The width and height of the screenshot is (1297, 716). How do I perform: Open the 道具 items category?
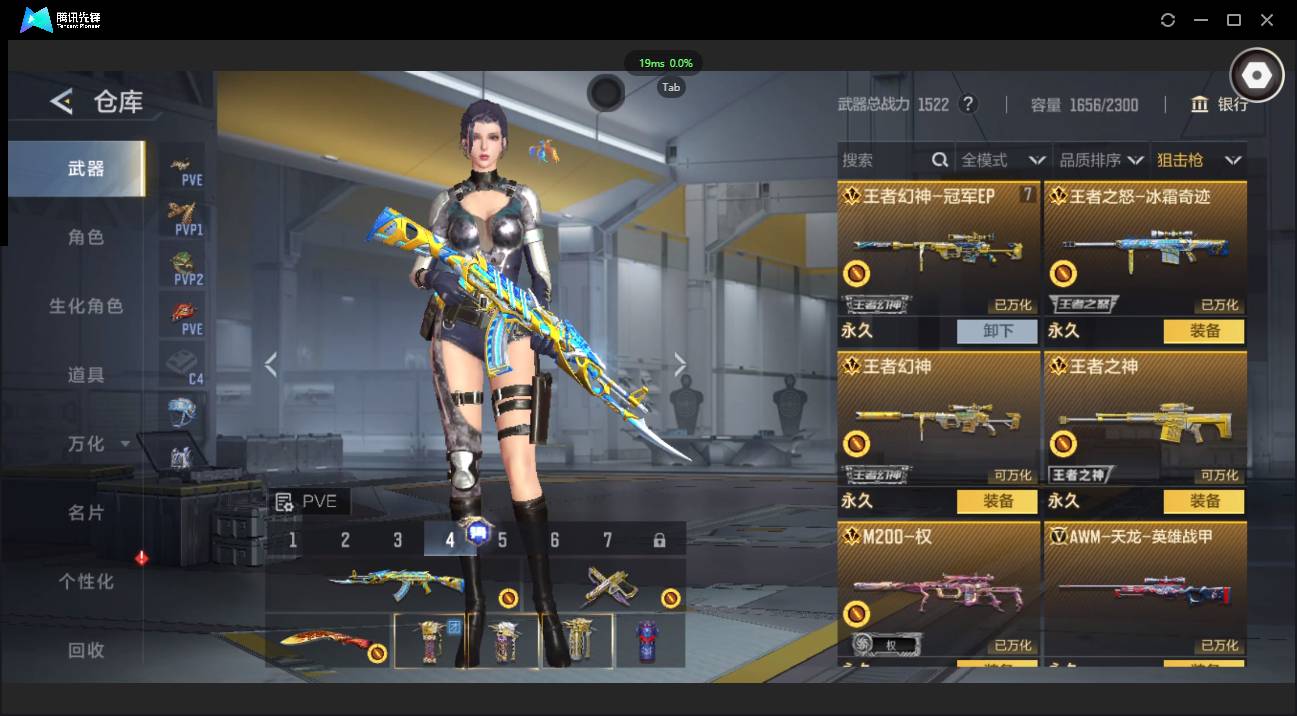(85, 375)
